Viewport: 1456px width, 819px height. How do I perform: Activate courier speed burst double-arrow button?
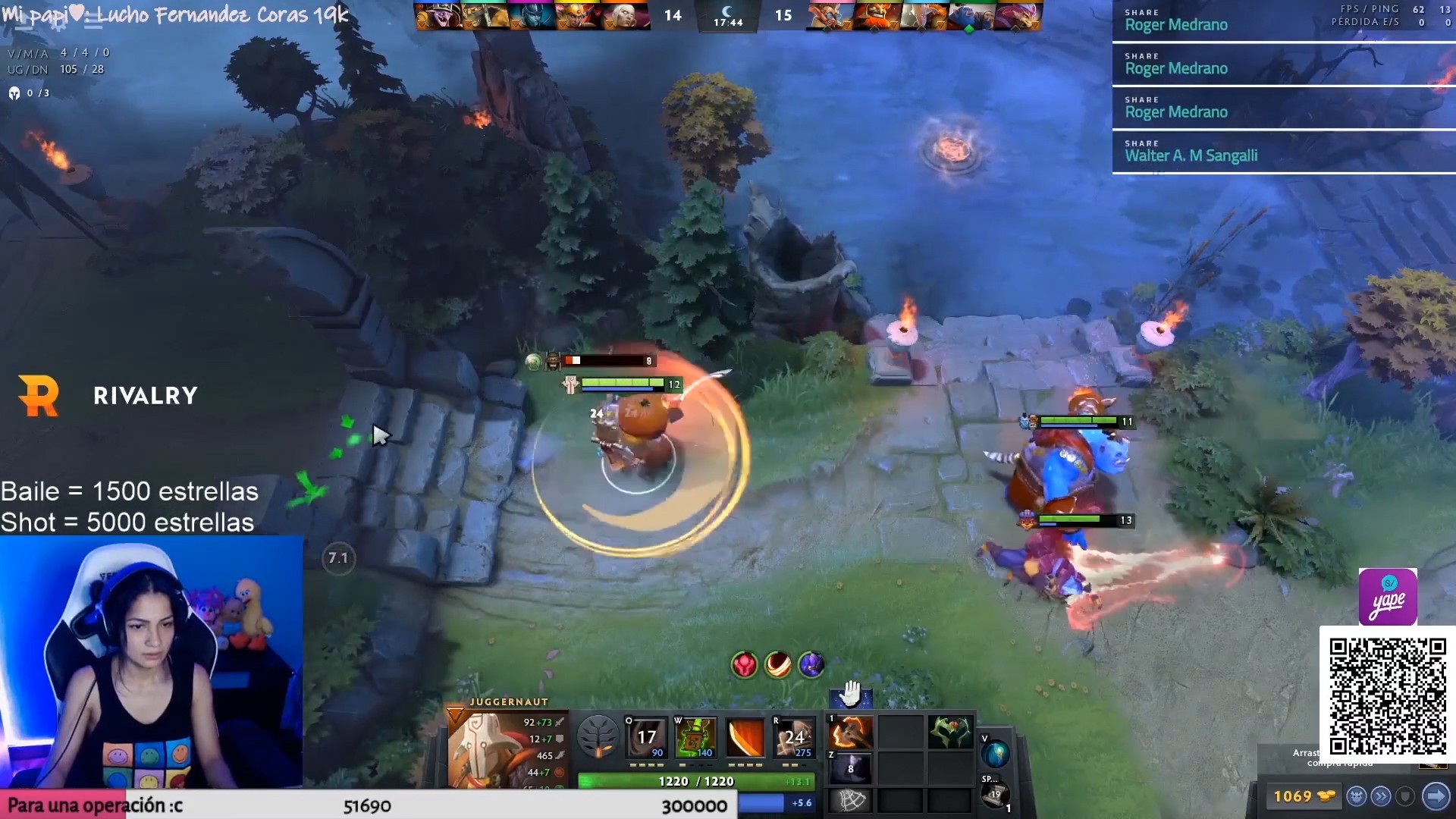(1381, 796)
